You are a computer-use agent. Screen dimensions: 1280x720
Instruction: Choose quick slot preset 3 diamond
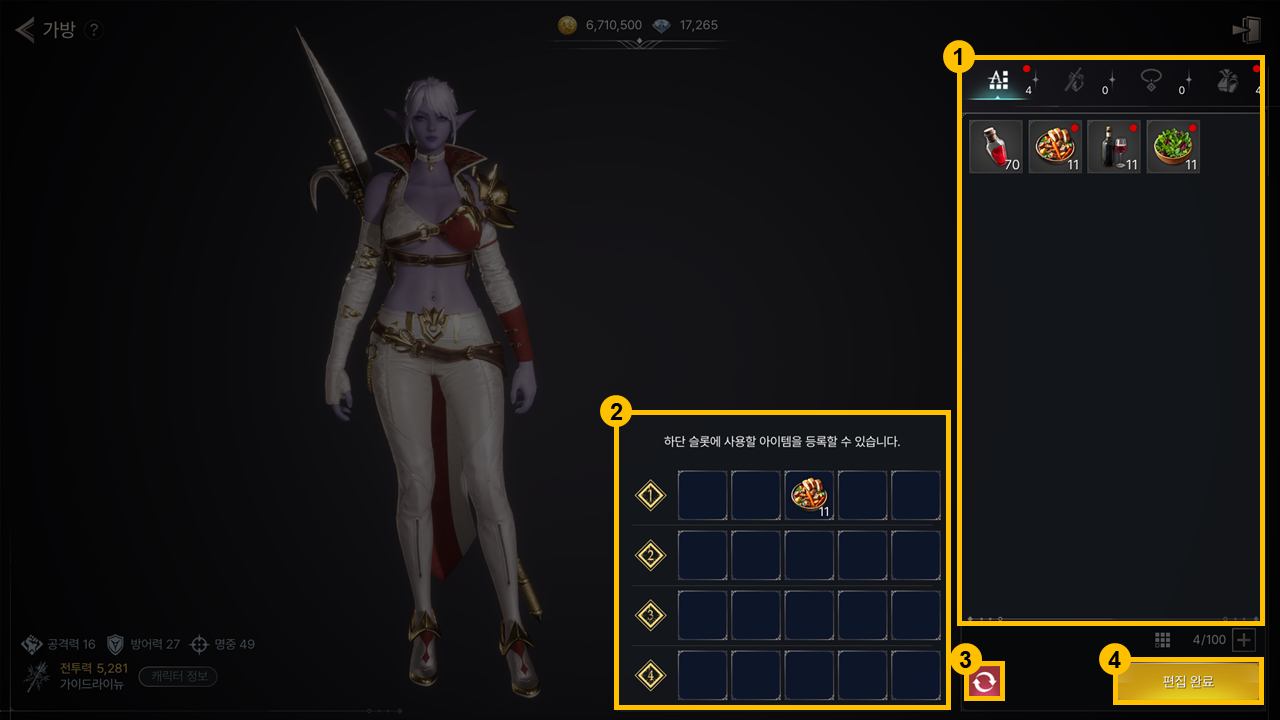click(651, 616)
